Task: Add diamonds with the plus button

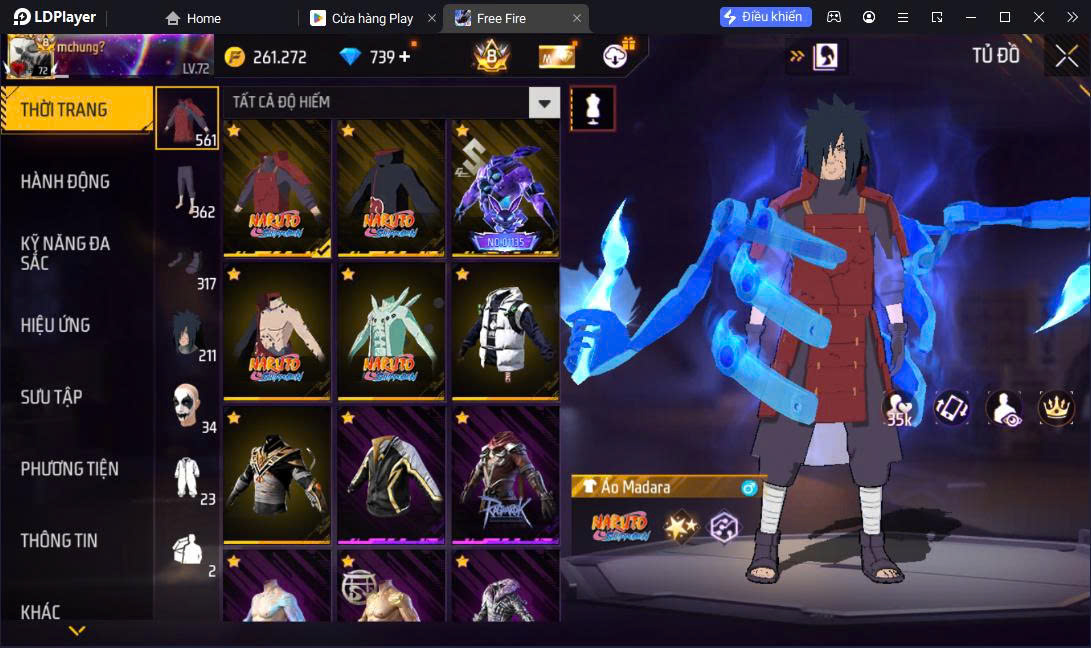Action: coord(405,57)
